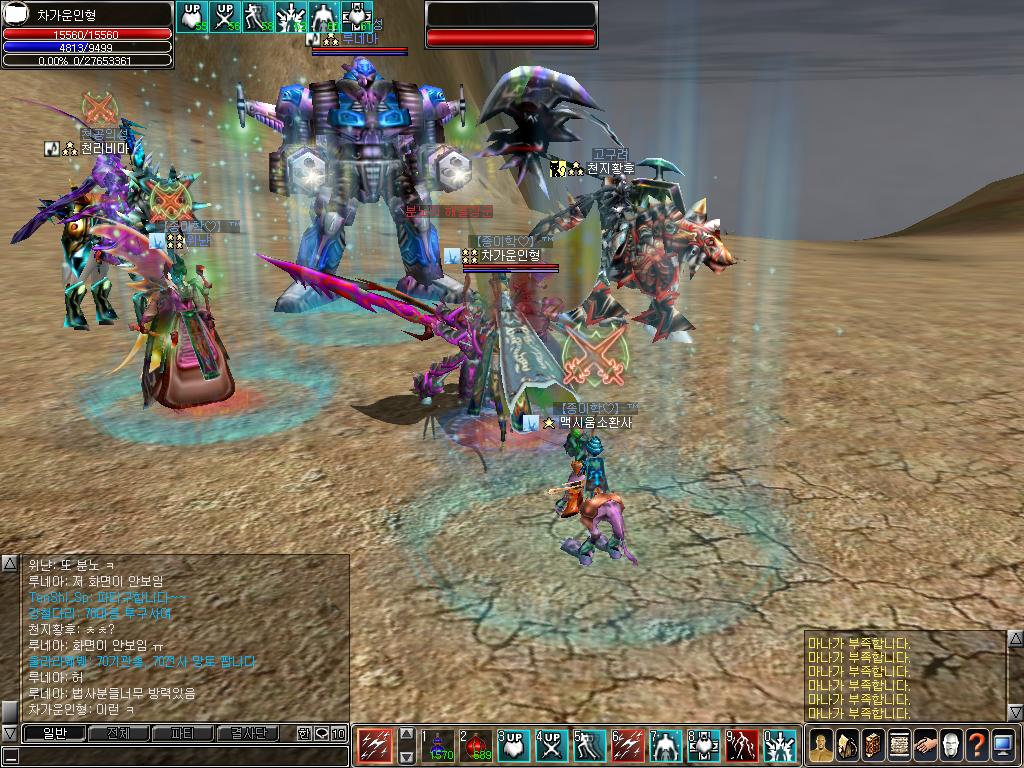Open the 파티 chat tab
The height and width of the screenshot is (768, 1024).
click(183, 734)
